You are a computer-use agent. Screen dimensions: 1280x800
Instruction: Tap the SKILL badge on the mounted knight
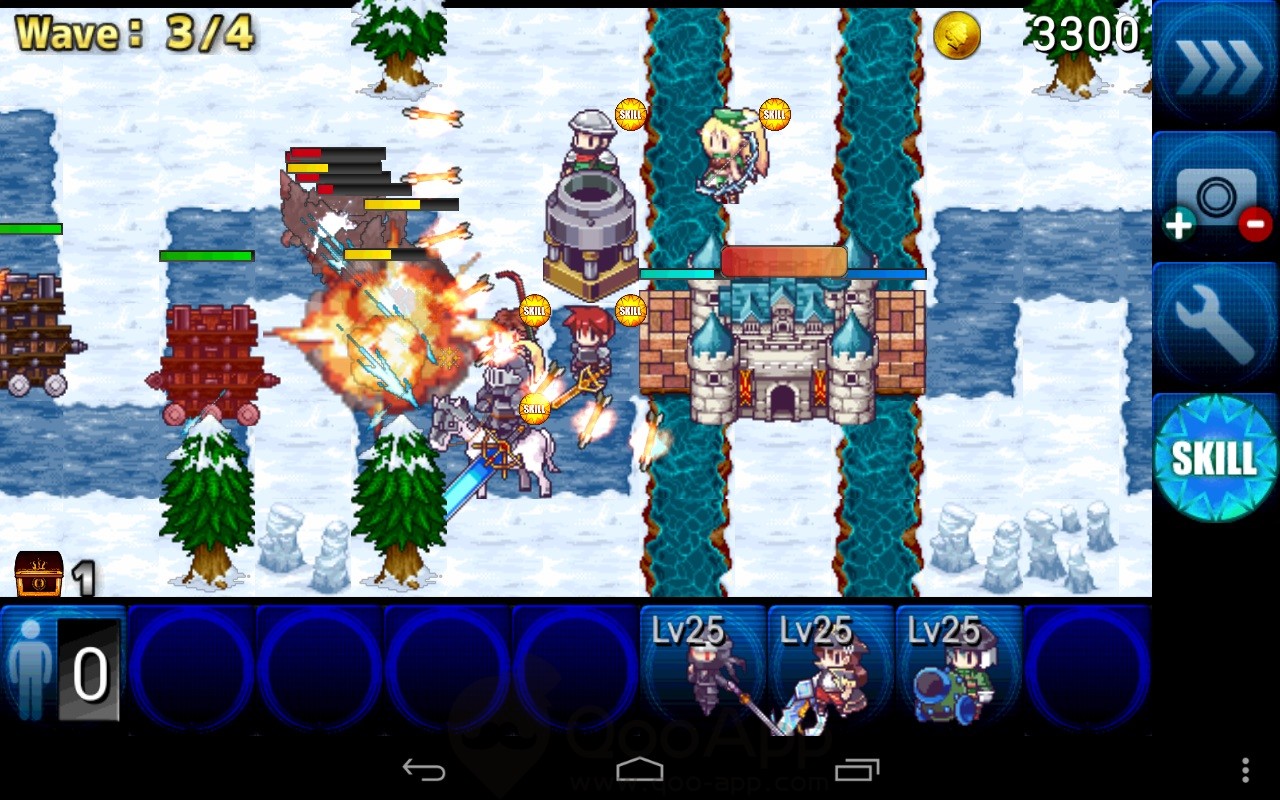point(535,407)
